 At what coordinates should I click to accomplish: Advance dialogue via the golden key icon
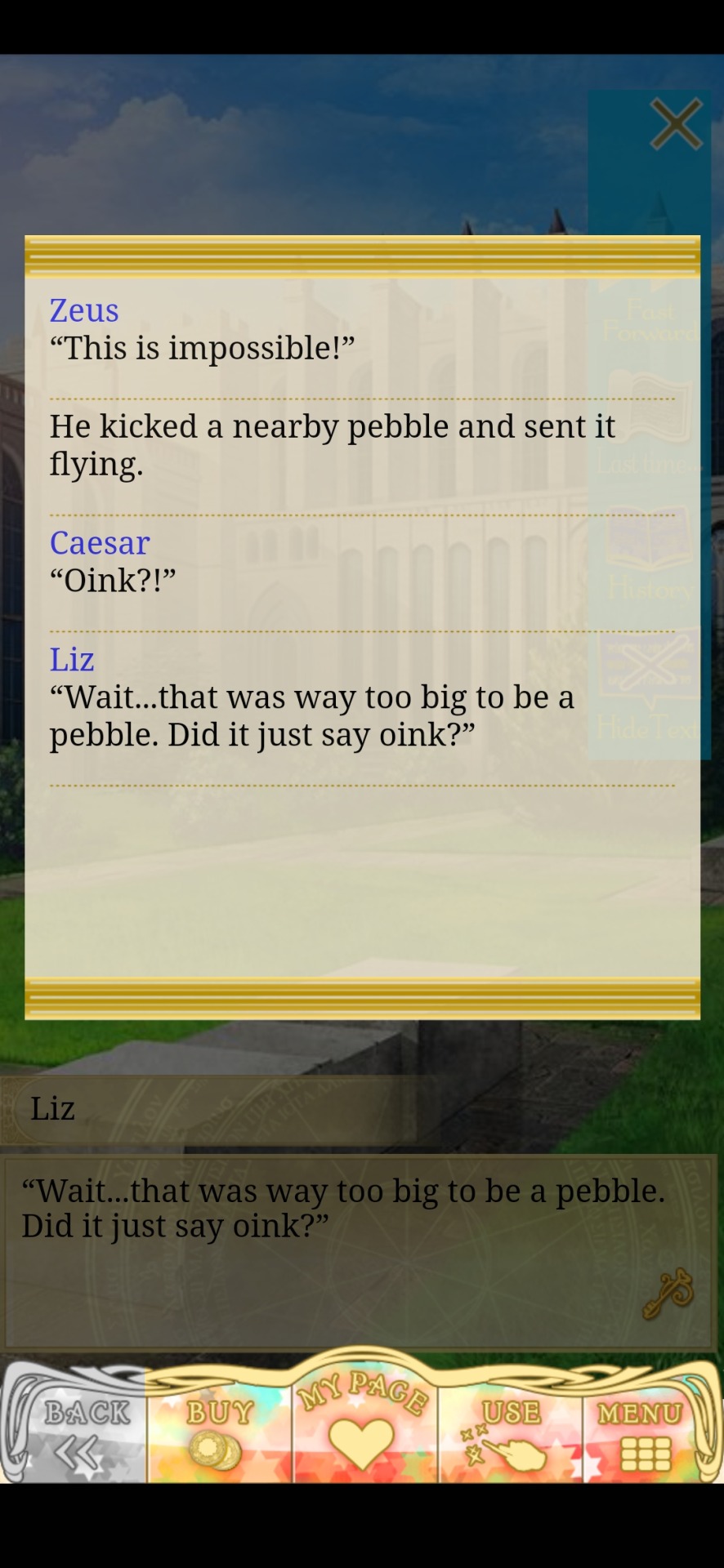(668, 1294)
